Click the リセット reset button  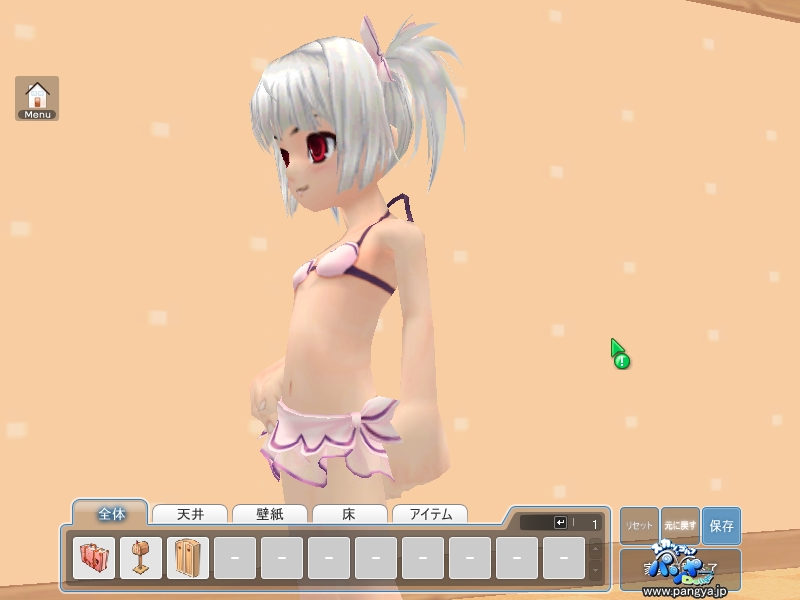639,525
